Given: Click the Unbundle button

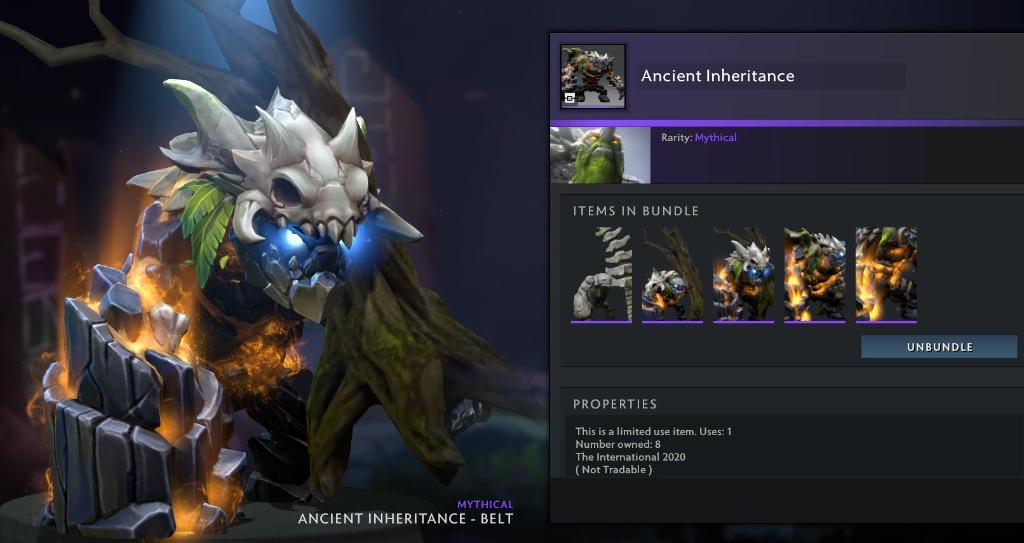Looking at the screenshot, I should 939,347.
